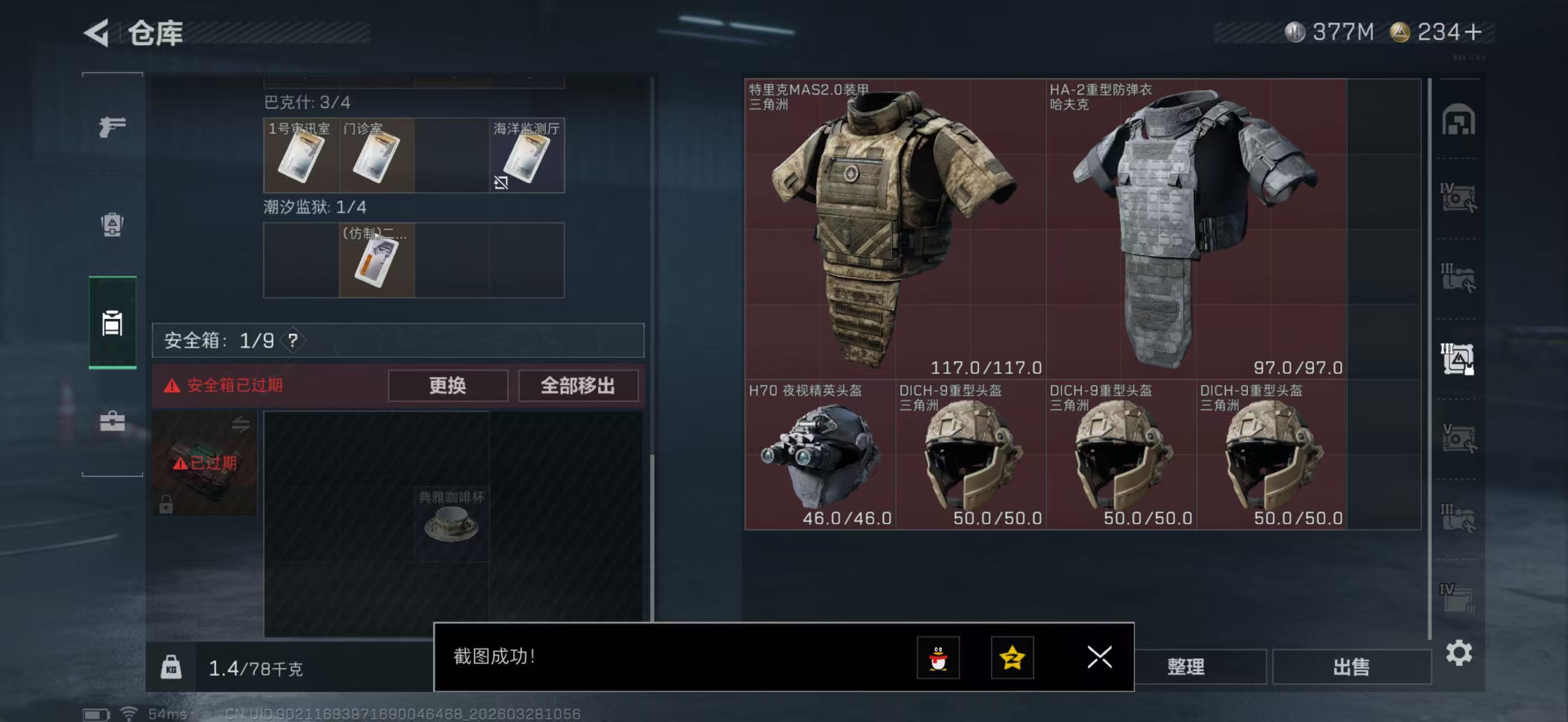
Task: Select the expired safe box icon
Action: pyautogui.click(x=205, y=463)
